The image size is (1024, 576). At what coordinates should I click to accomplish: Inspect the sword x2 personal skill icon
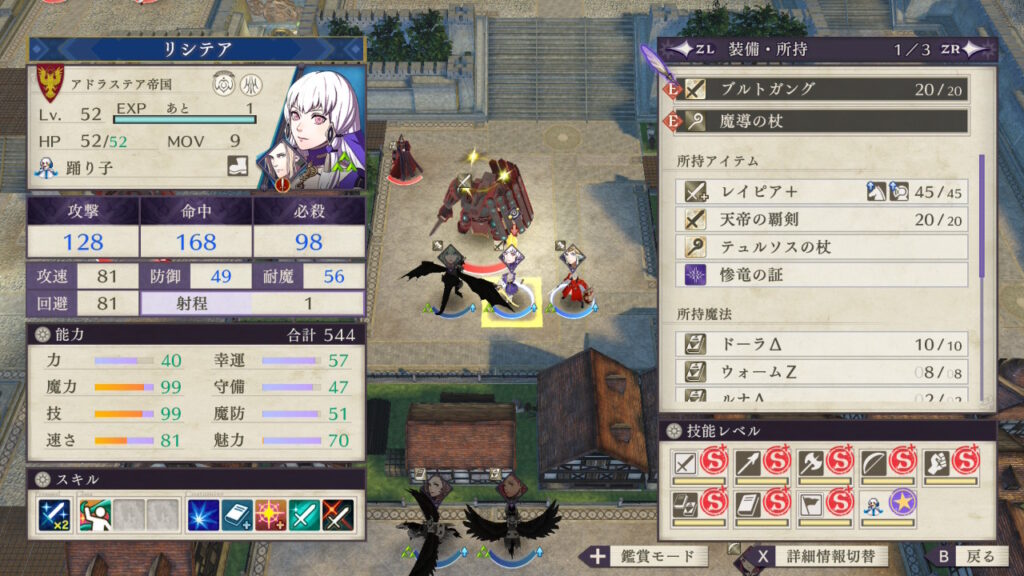pyautogui.click(x=52, y=514)
